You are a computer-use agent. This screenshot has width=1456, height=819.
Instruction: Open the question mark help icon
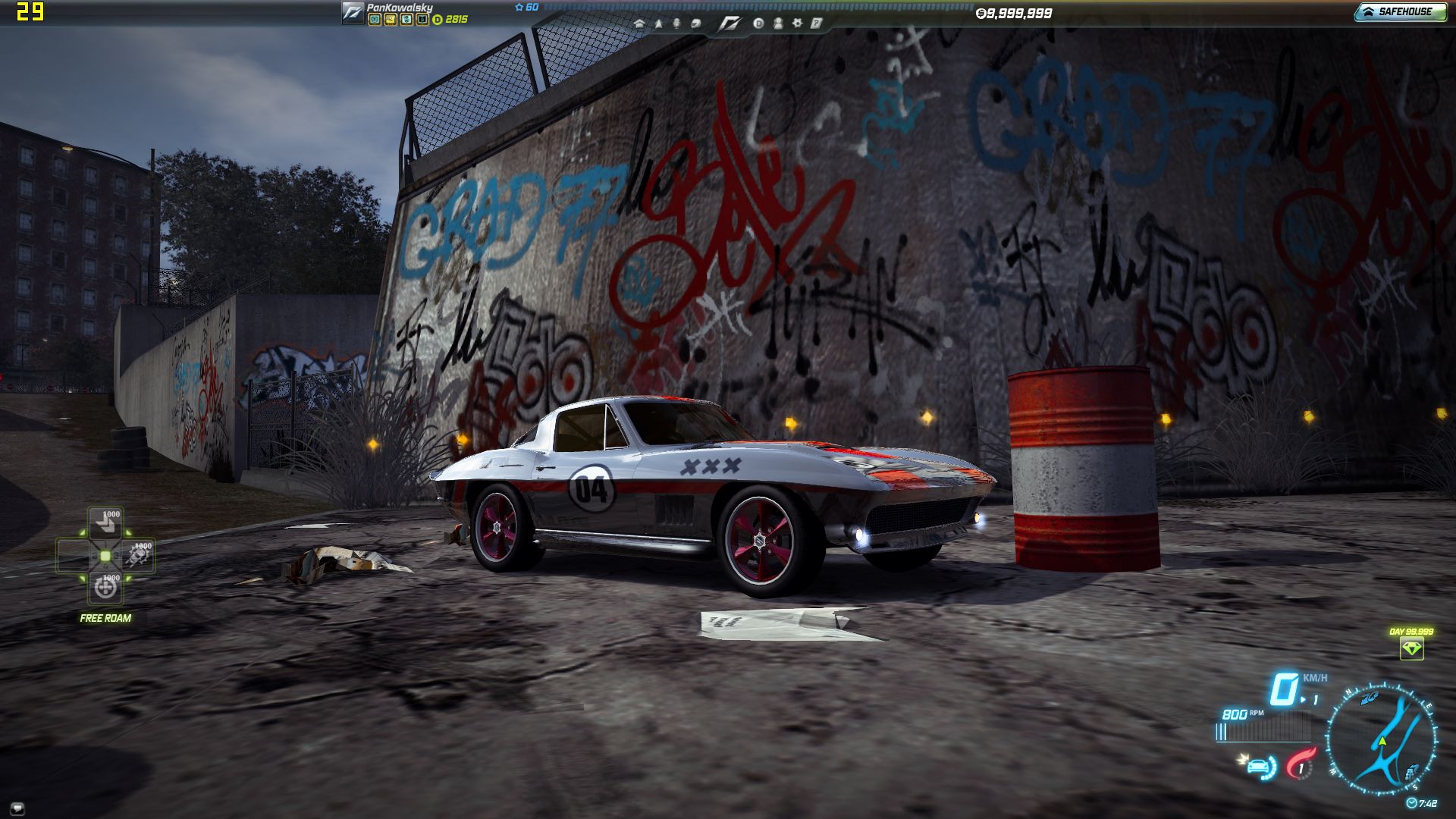816,24
